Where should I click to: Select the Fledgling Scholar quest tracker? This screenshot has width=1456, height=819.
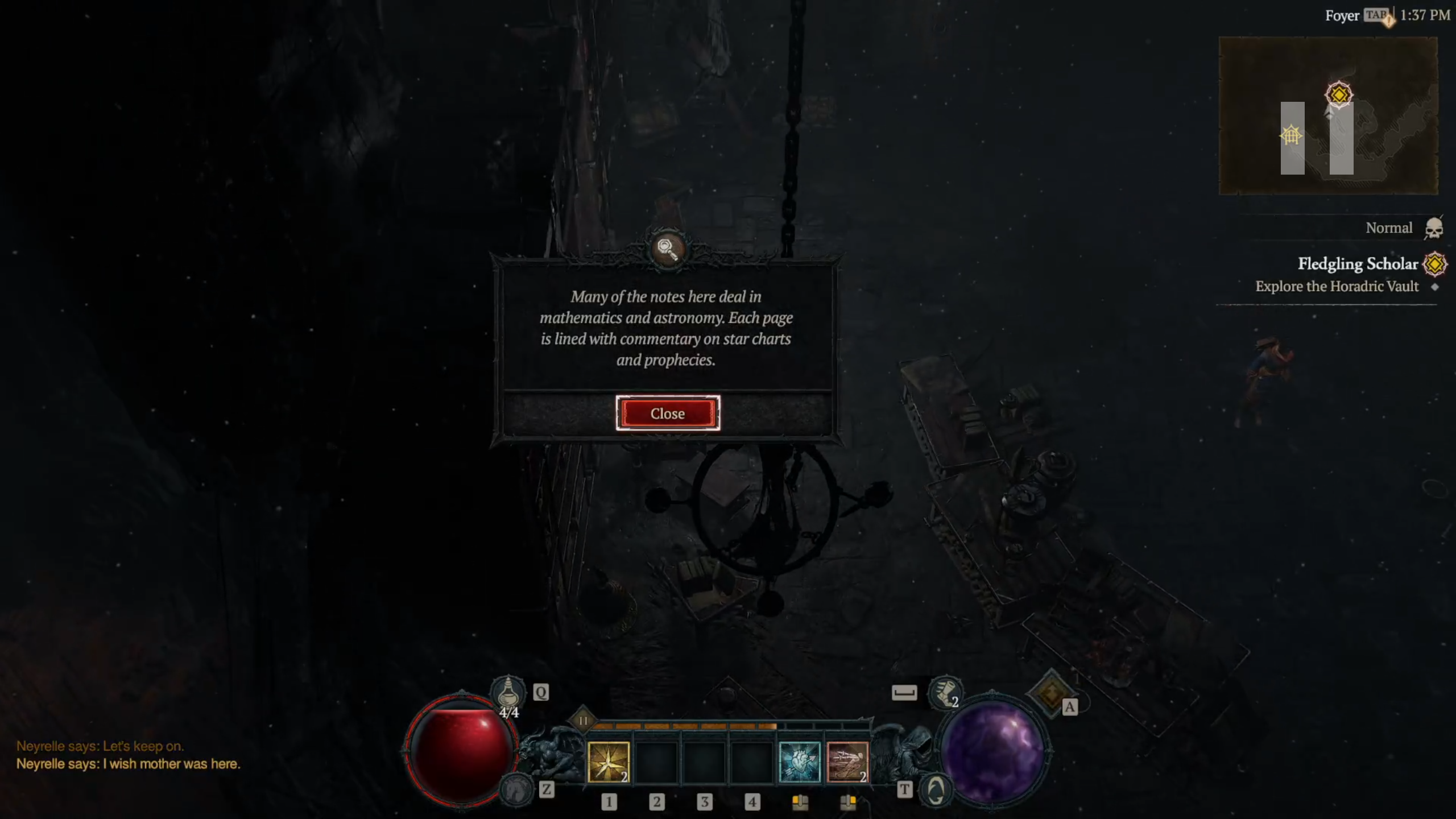tap(1357, 264)
